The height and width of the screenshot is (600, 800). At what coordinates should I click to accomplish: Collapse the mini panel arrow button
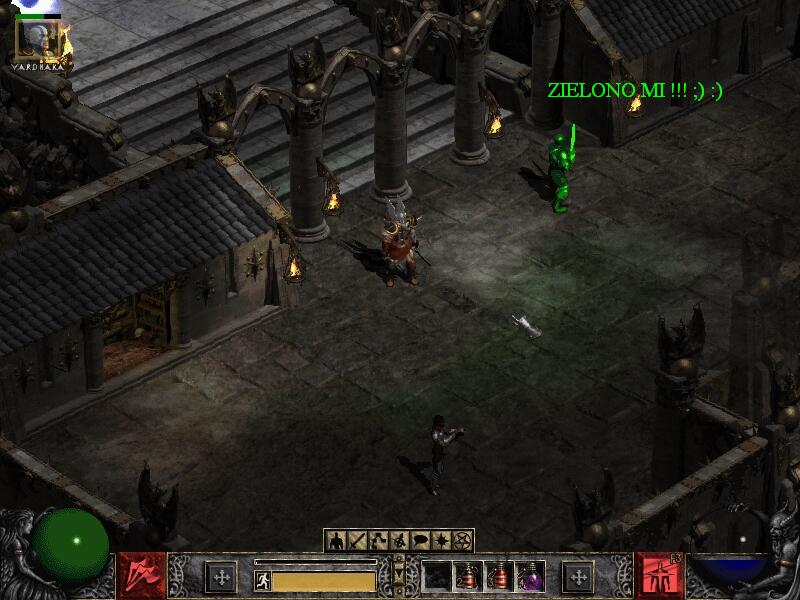399,572
